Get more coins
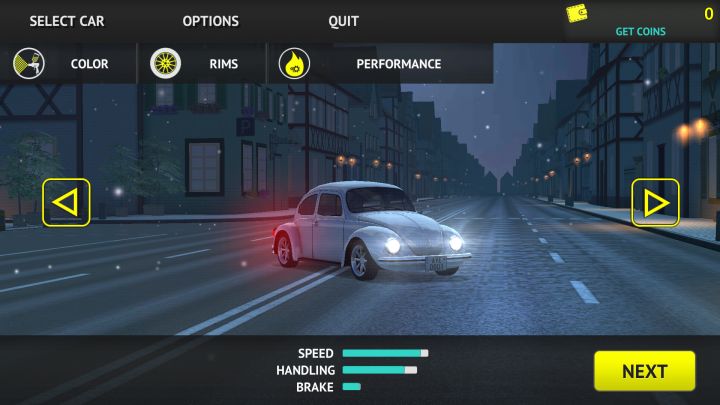Screen dimensions: 720x405 (x=640, y=31)
